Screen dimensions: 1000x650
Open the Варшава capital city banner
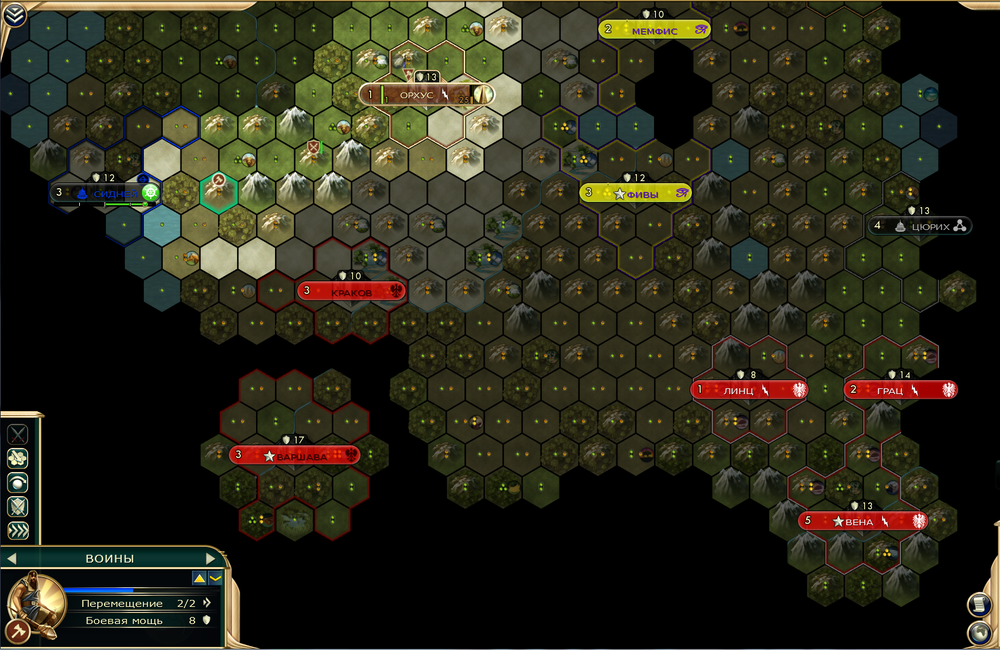point(295,456)
